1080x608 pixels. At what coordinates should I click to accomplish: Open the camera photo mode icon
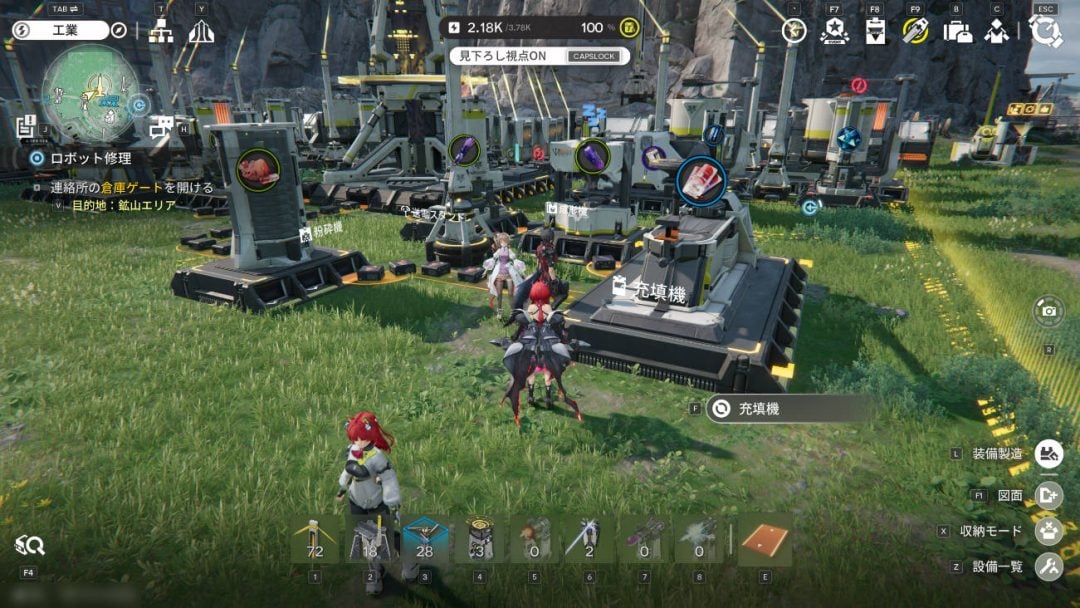(1048, 311)
